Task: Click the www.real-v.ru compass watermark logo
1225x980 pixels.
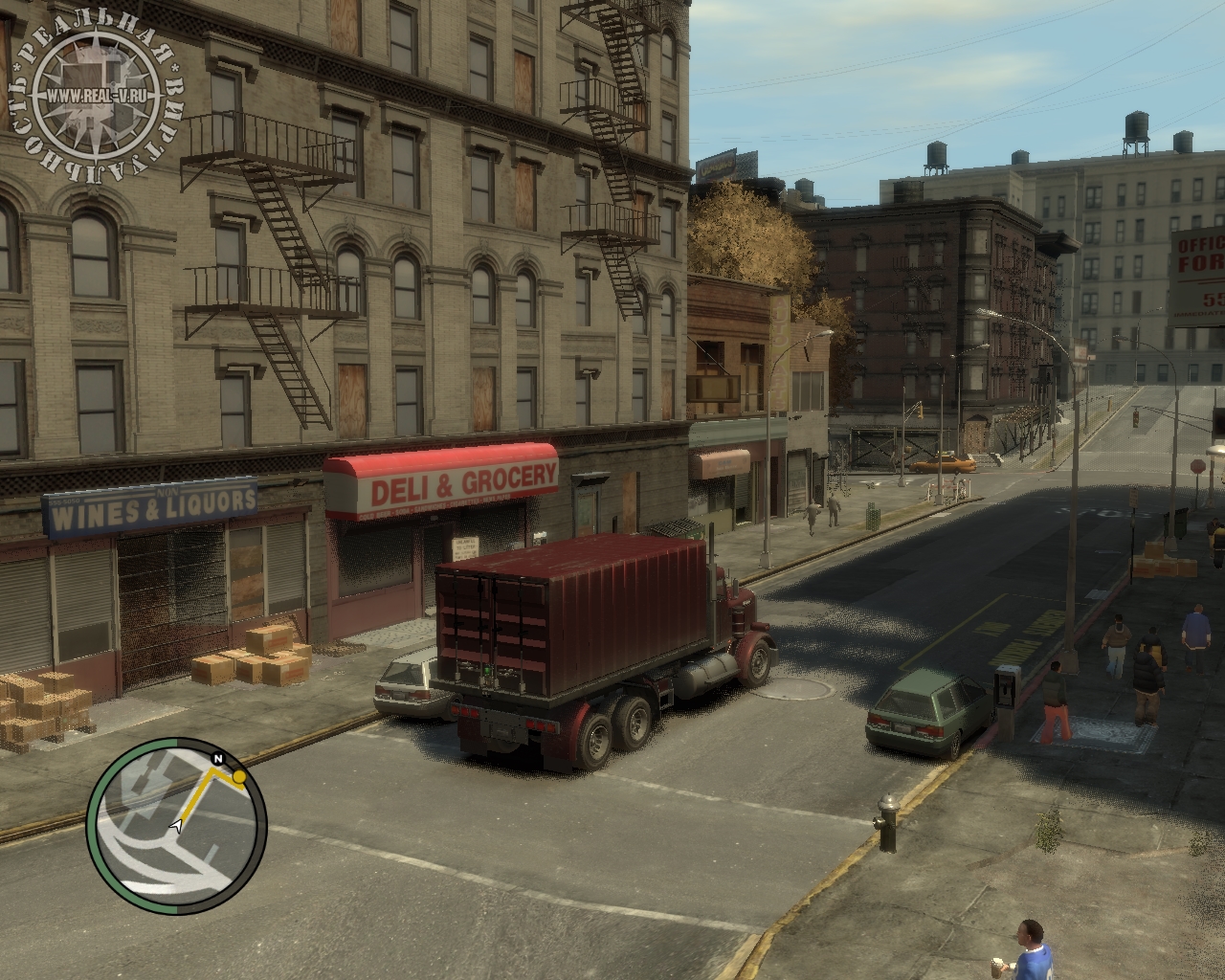Action: (96, 96)
